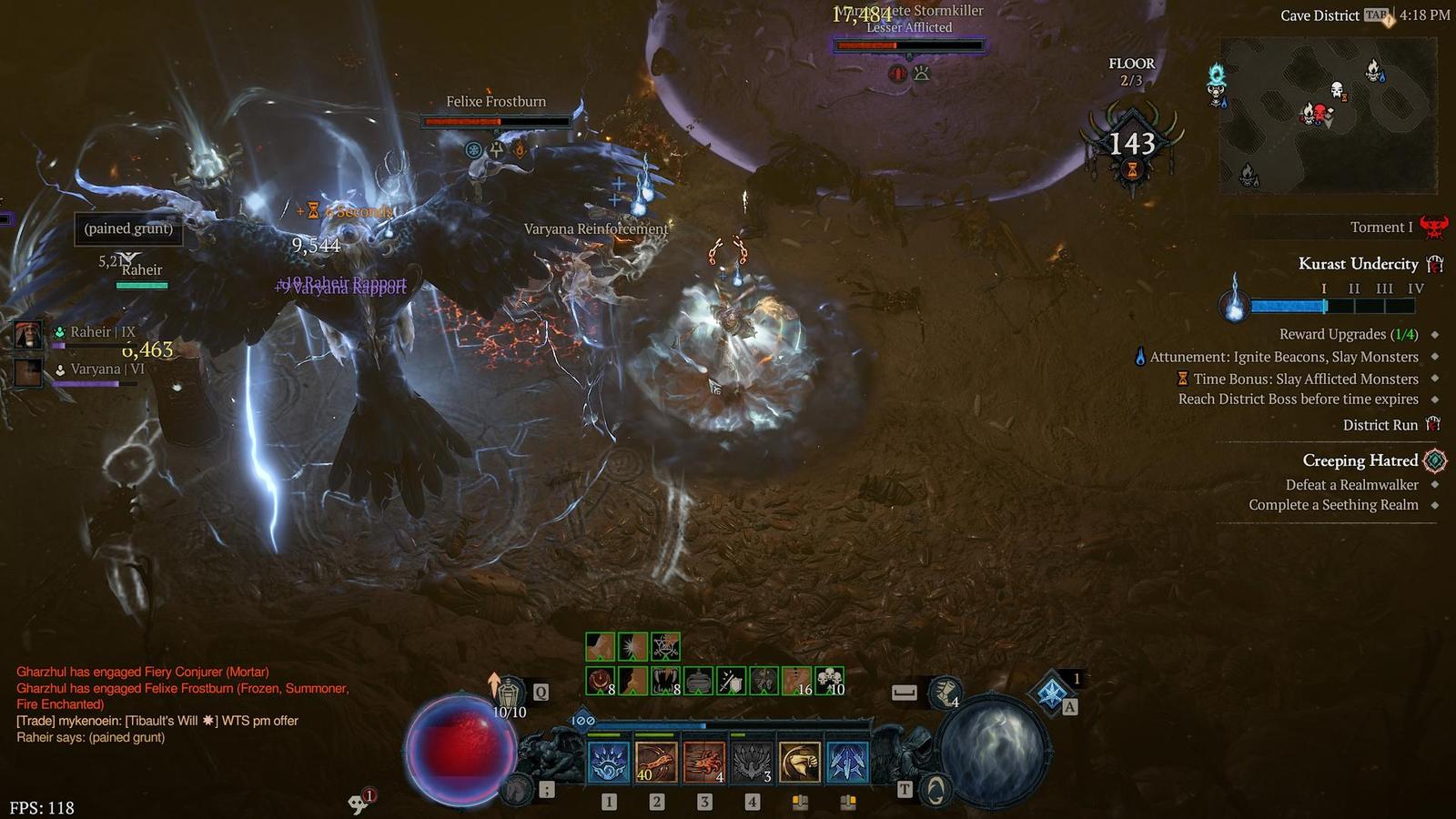Open the Cave District minimap
Image resolution: width=1456 pixels, height=819 pixels.
(x=1328, y=115)
